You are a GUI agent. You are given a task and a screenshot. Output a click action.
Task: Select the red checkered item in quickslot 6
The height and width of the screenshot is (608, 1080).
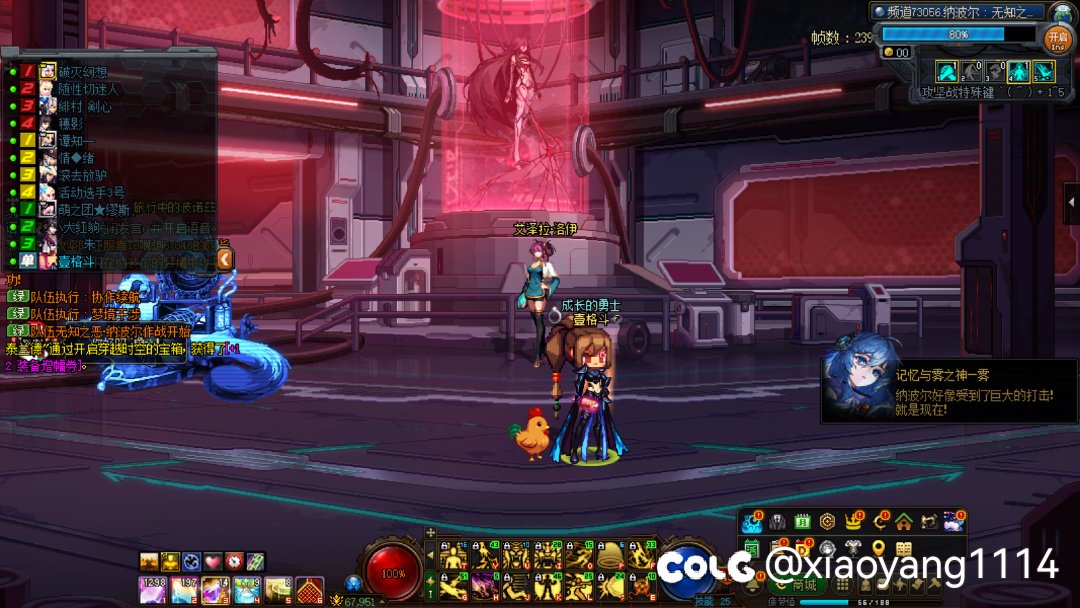pyautogui.click(x=309, y=590)
